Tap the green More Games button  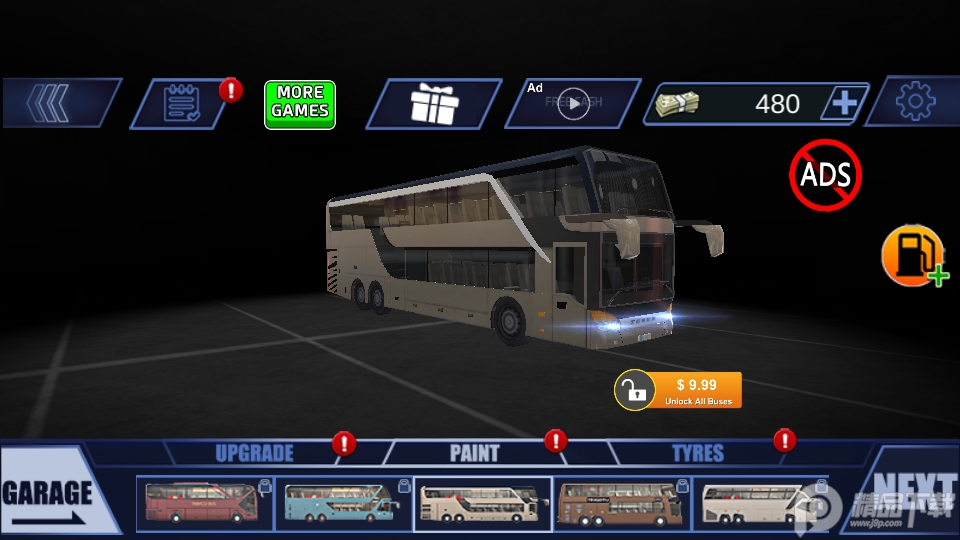[300, 104]
